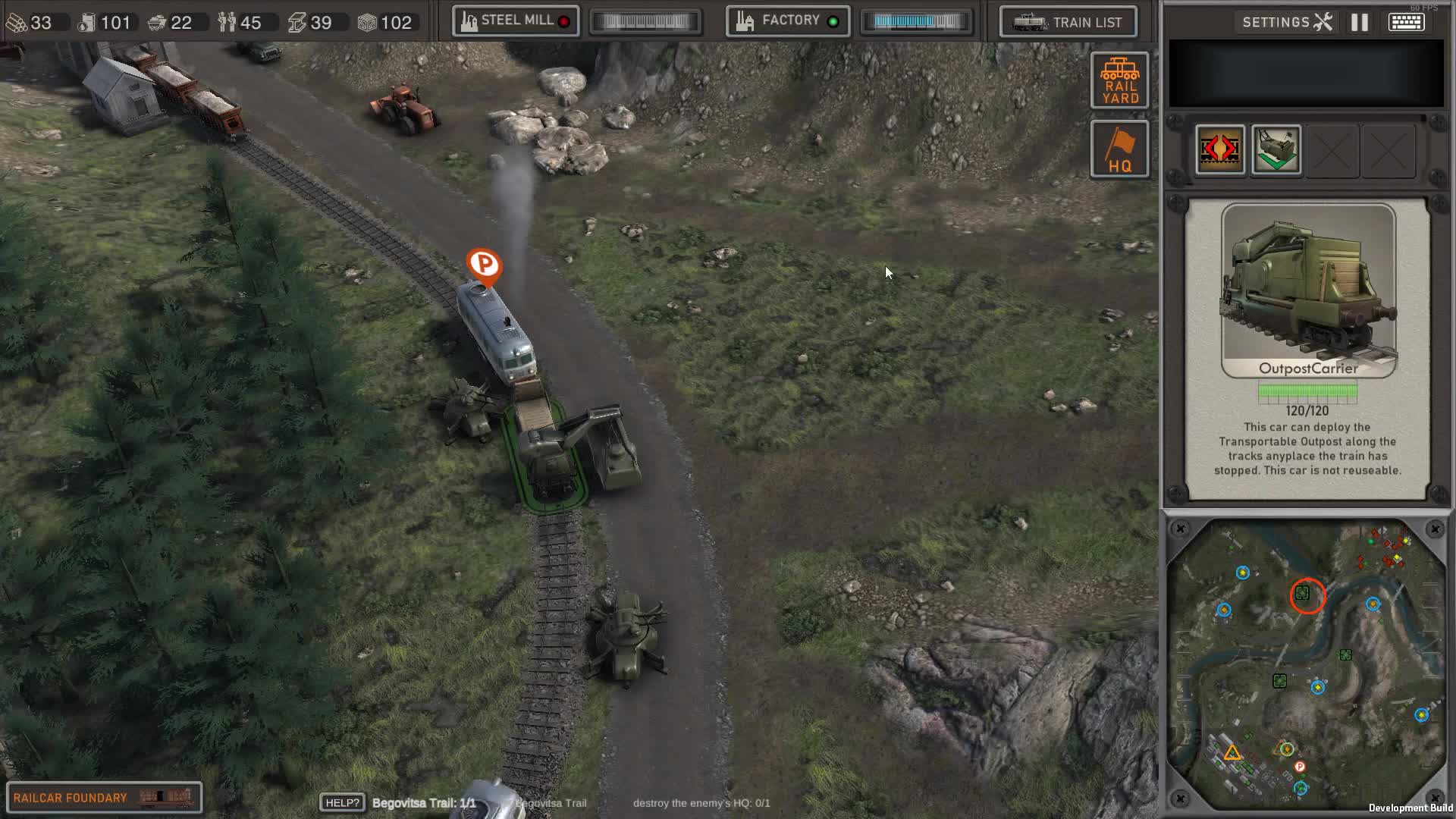
Task: Click the HELP? button
Action: coord(341,802)
